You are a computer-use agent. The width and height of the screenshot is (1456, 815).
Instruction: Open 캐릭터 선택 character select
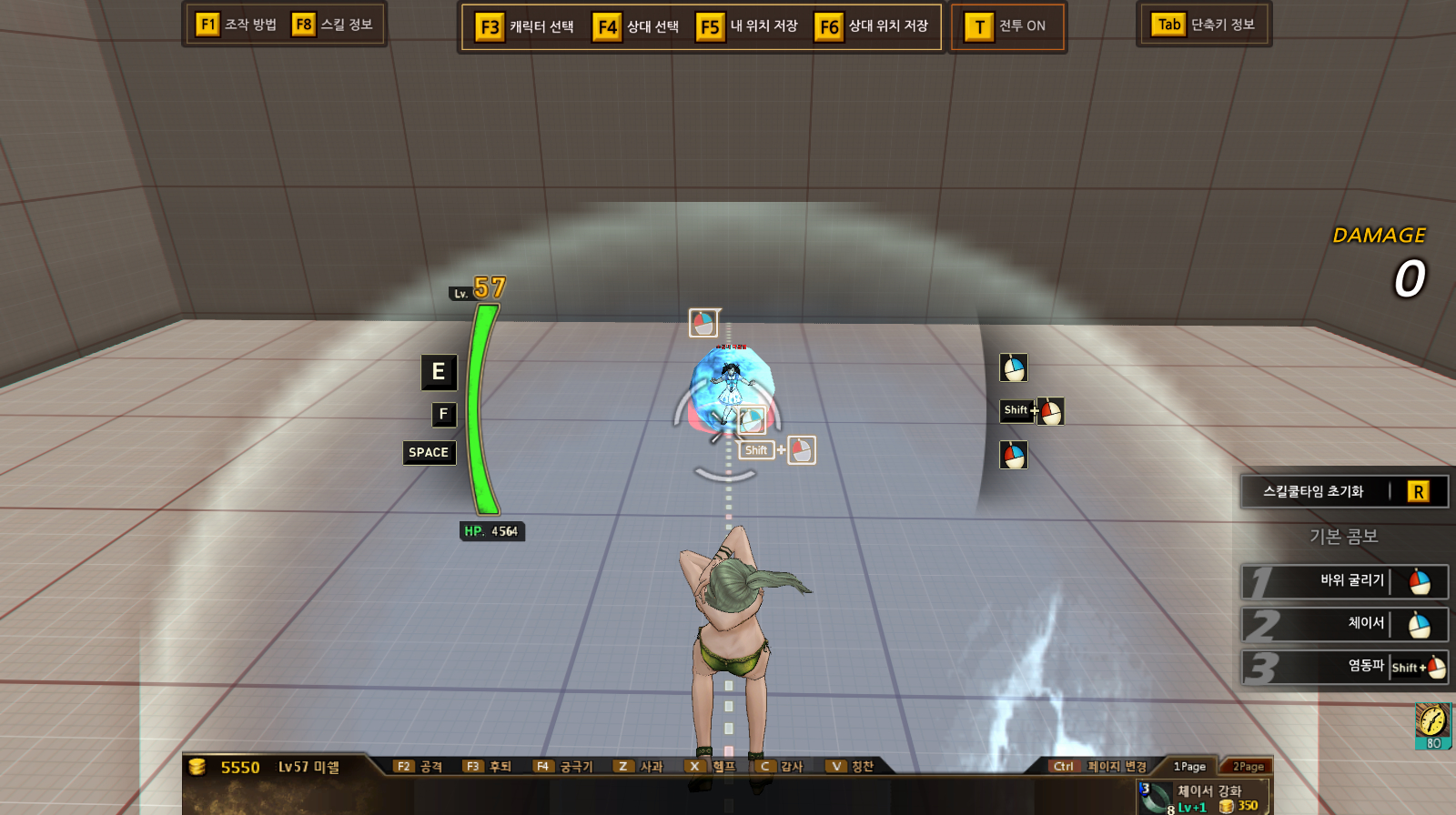click(526, 26)
